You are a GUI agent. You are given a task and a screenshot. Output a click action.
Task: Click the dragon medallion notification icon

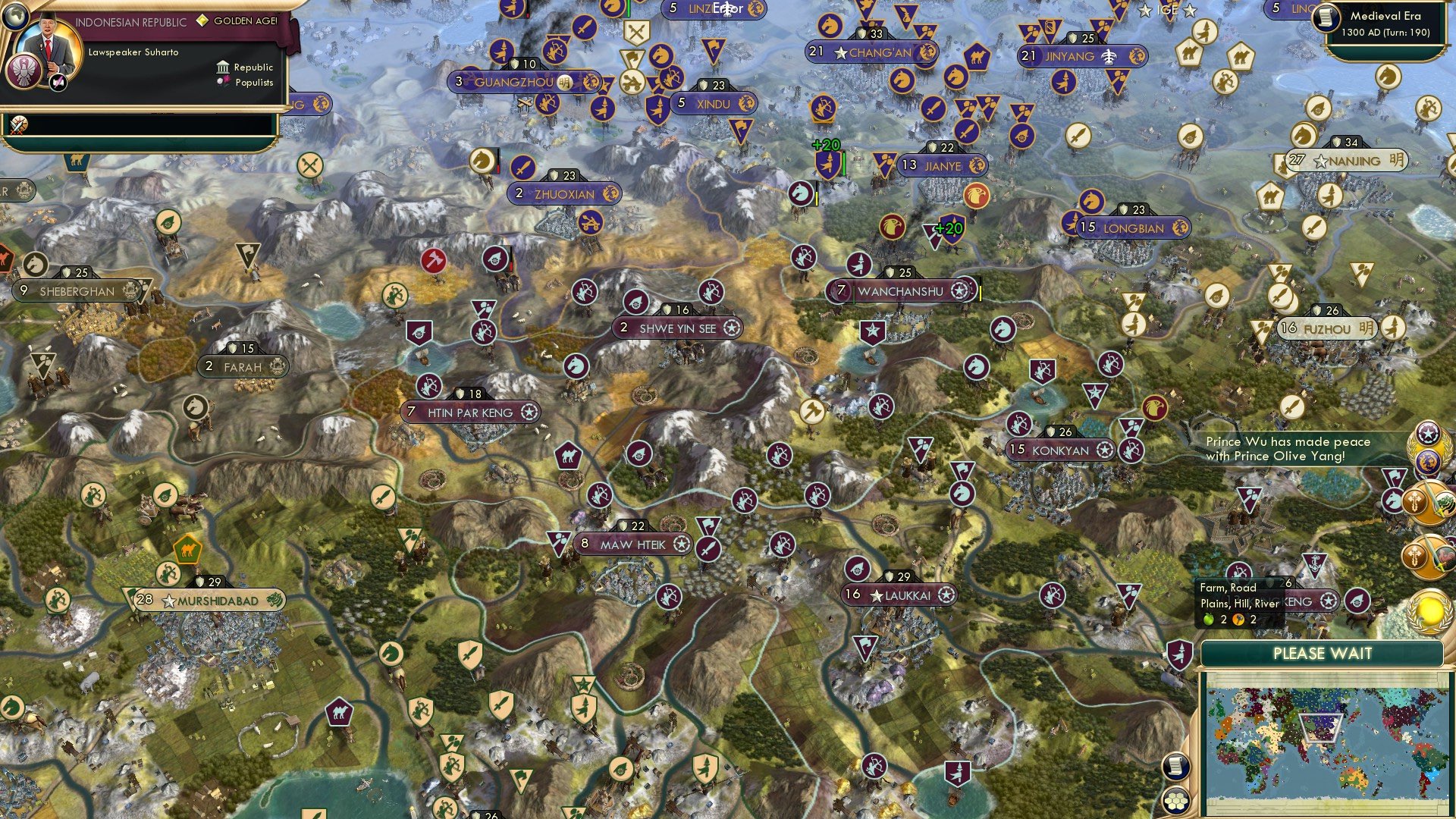[x=1428, y=459]
